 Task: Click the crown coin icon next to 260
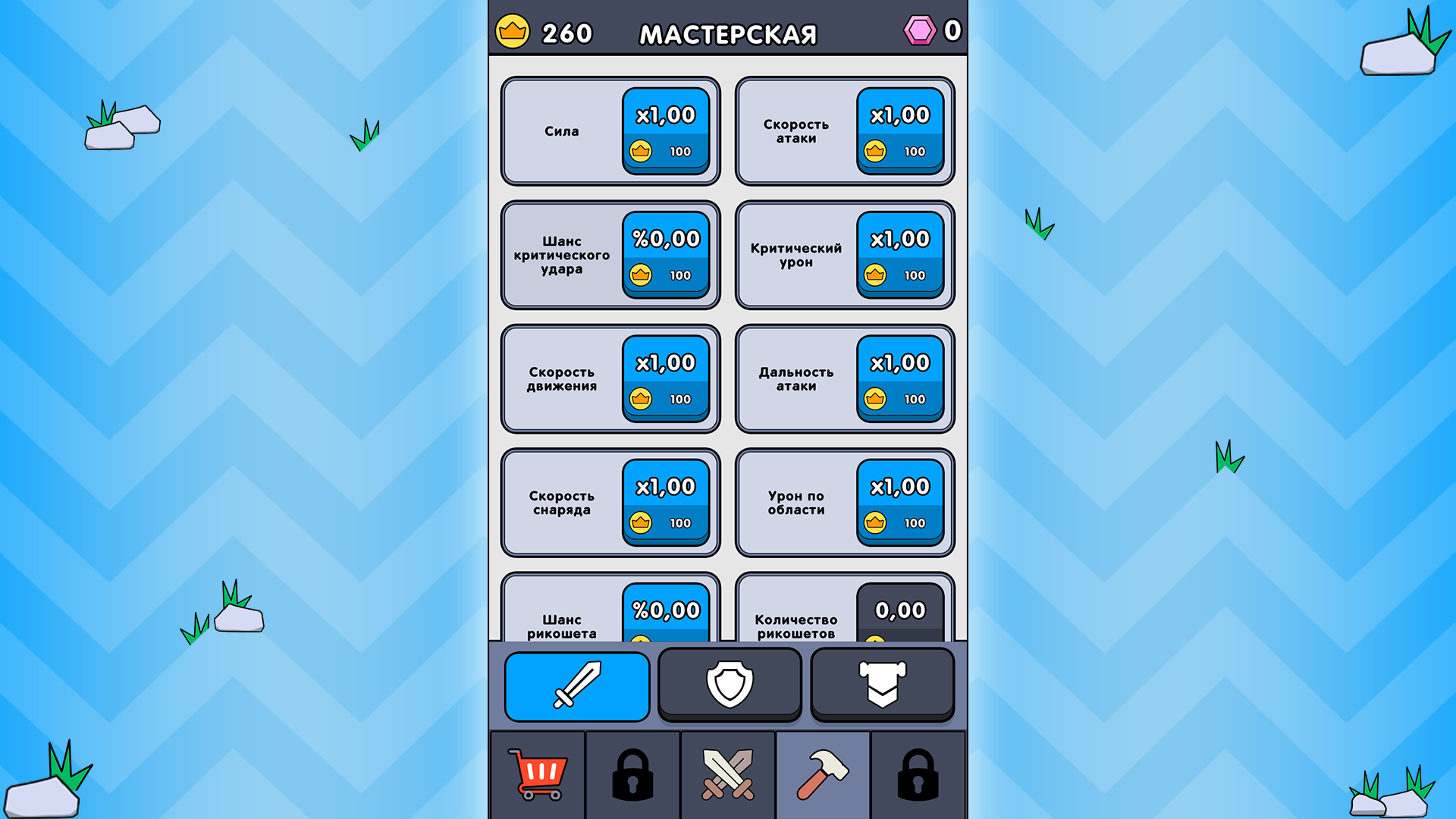(x=515, y=32)
